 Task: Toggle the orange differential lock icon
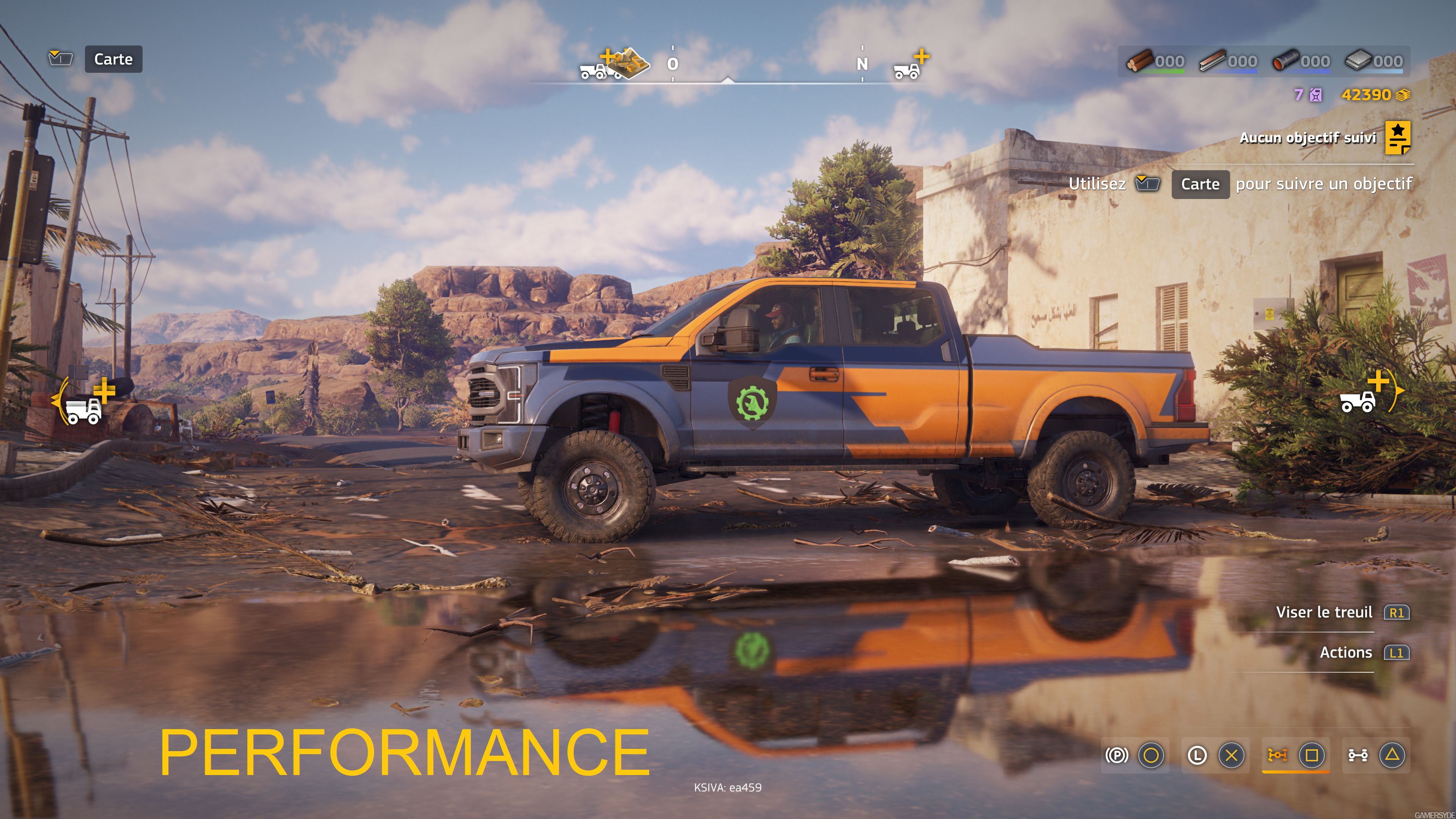pos(1277,755)
